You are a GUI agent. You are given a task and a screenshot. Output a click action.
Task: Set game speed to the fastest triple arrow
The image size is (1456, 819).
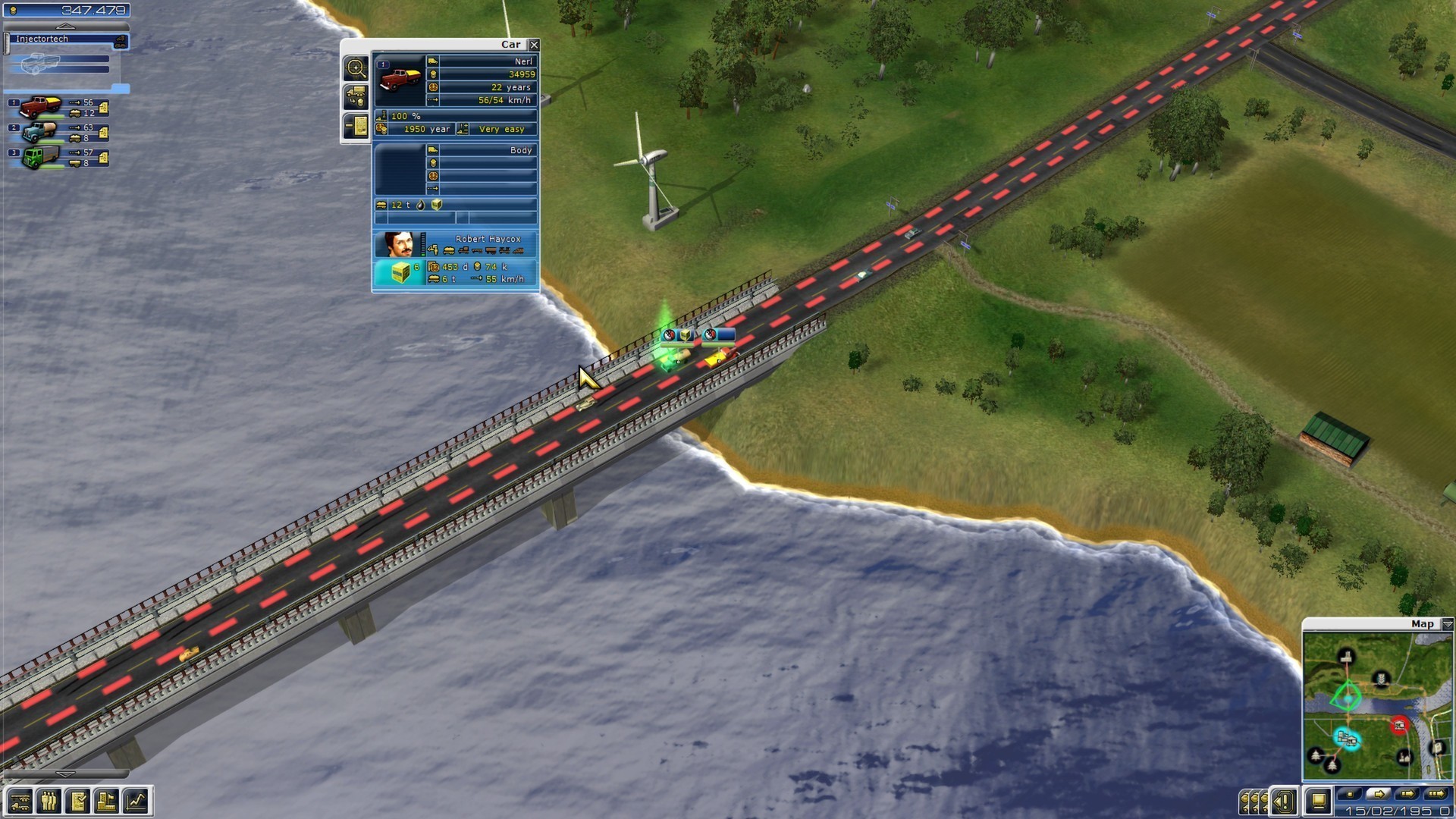pos(1436,794)
